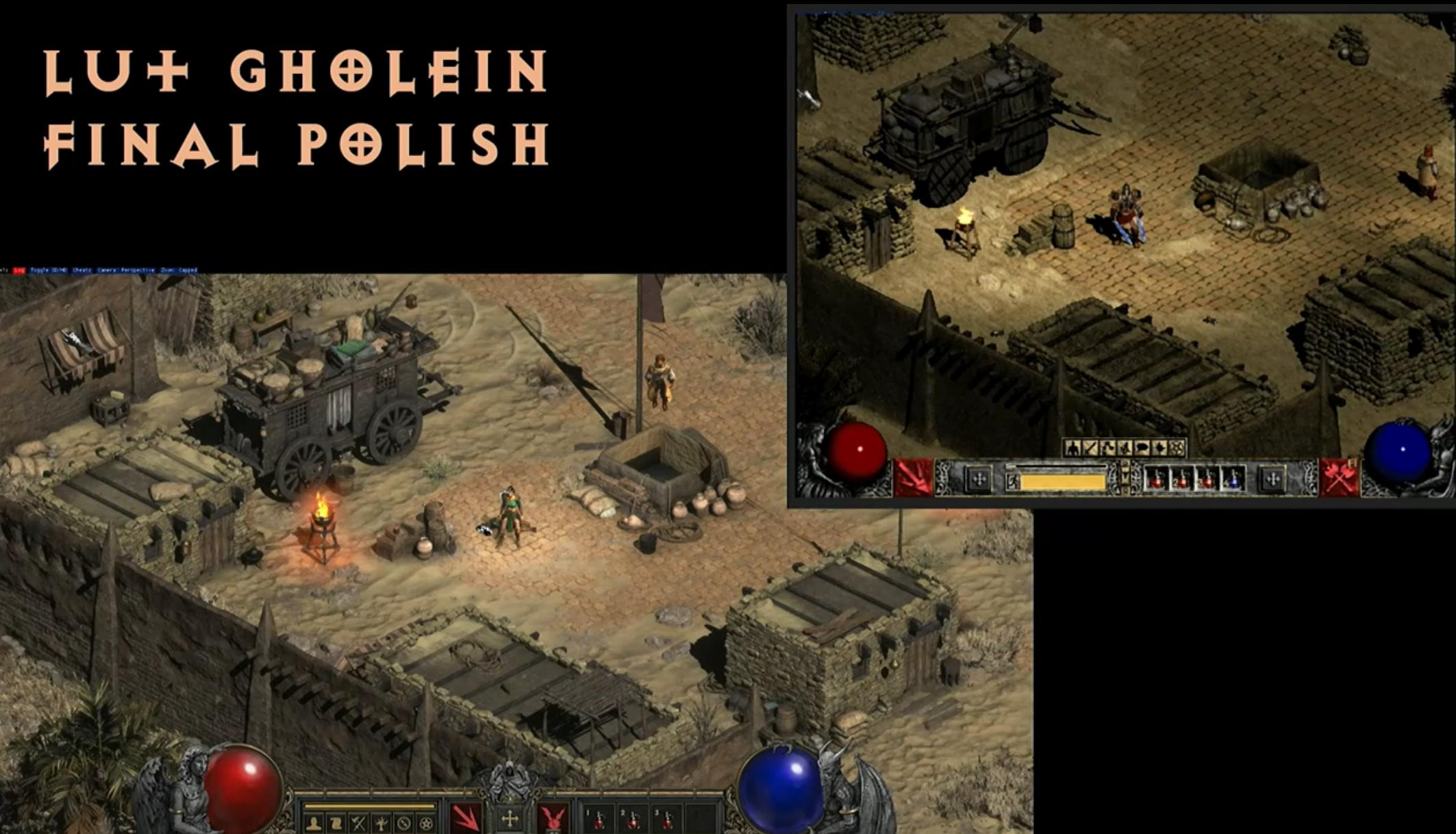Open the pentagram icon in remastered HUD
This screenshot has height=834, width=1456.
coord(426,823)
